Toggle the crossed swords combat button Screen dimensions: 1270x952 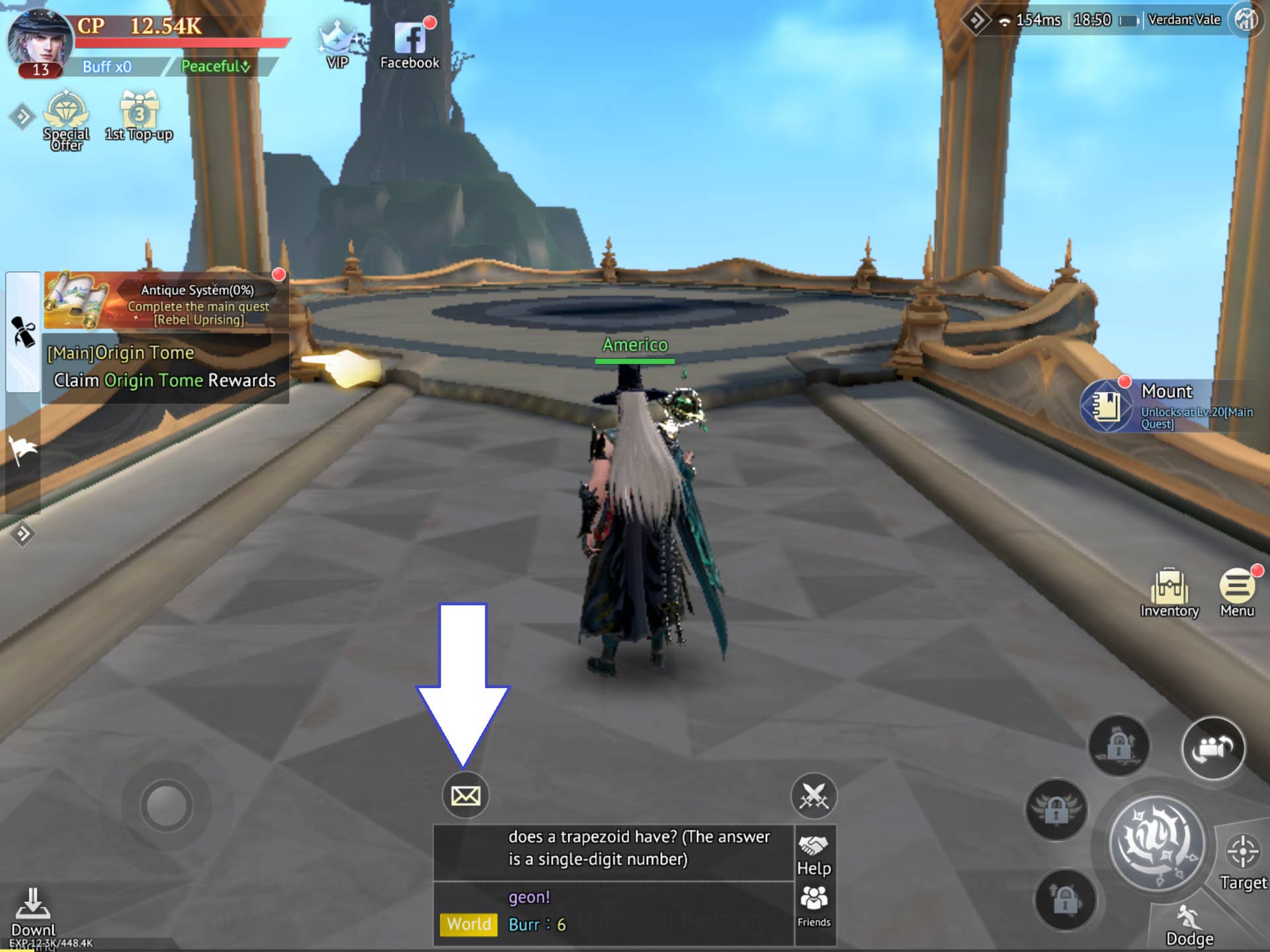(x=814, y=795)
